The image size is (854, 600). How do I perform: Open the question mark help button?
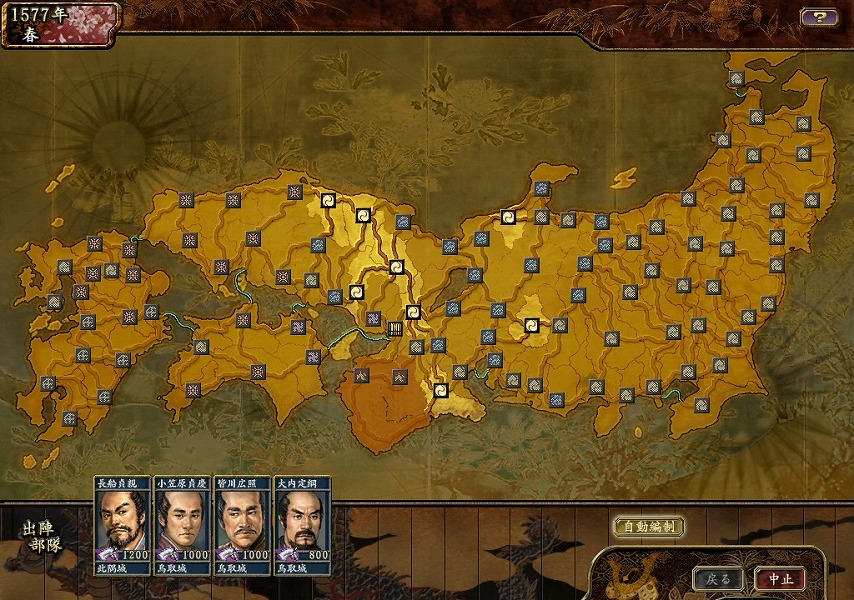pyautogui.click(x=818, y=17)
